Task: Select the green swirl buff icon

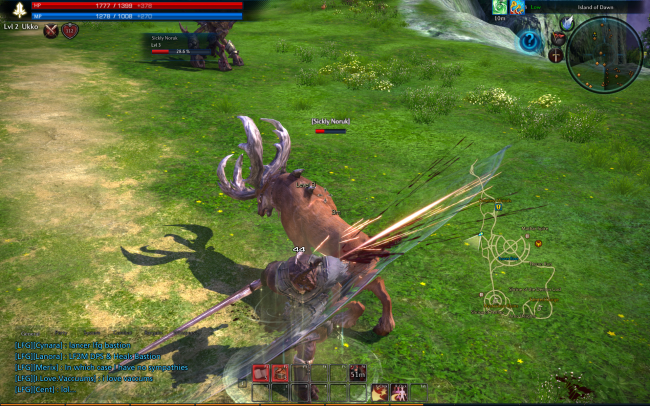Action: pos(499,8)
